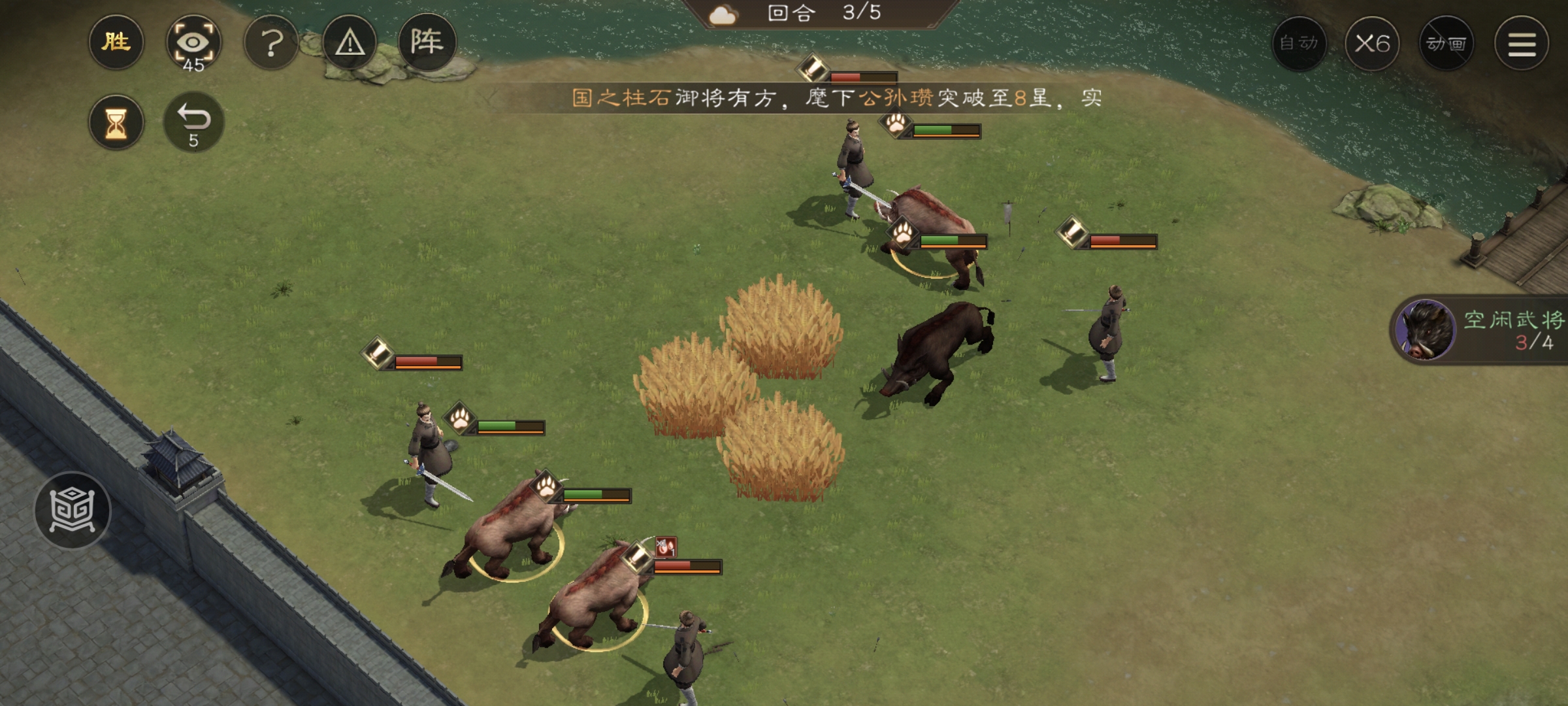Toggle the 动画 animation button

(x=1446, y=44)
